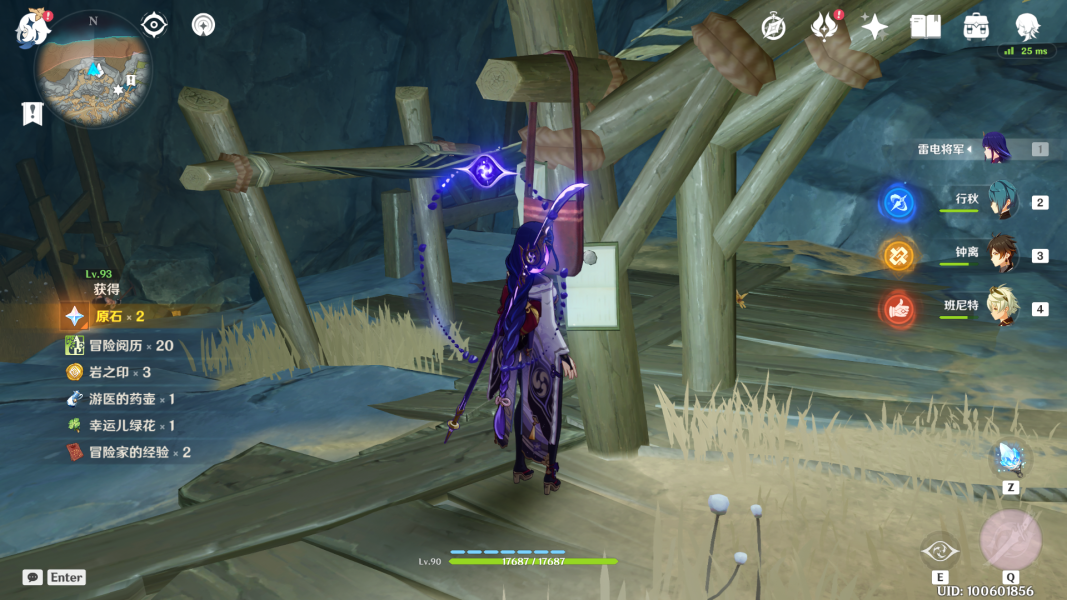Open the compass events icon

(x=773, y=27)
